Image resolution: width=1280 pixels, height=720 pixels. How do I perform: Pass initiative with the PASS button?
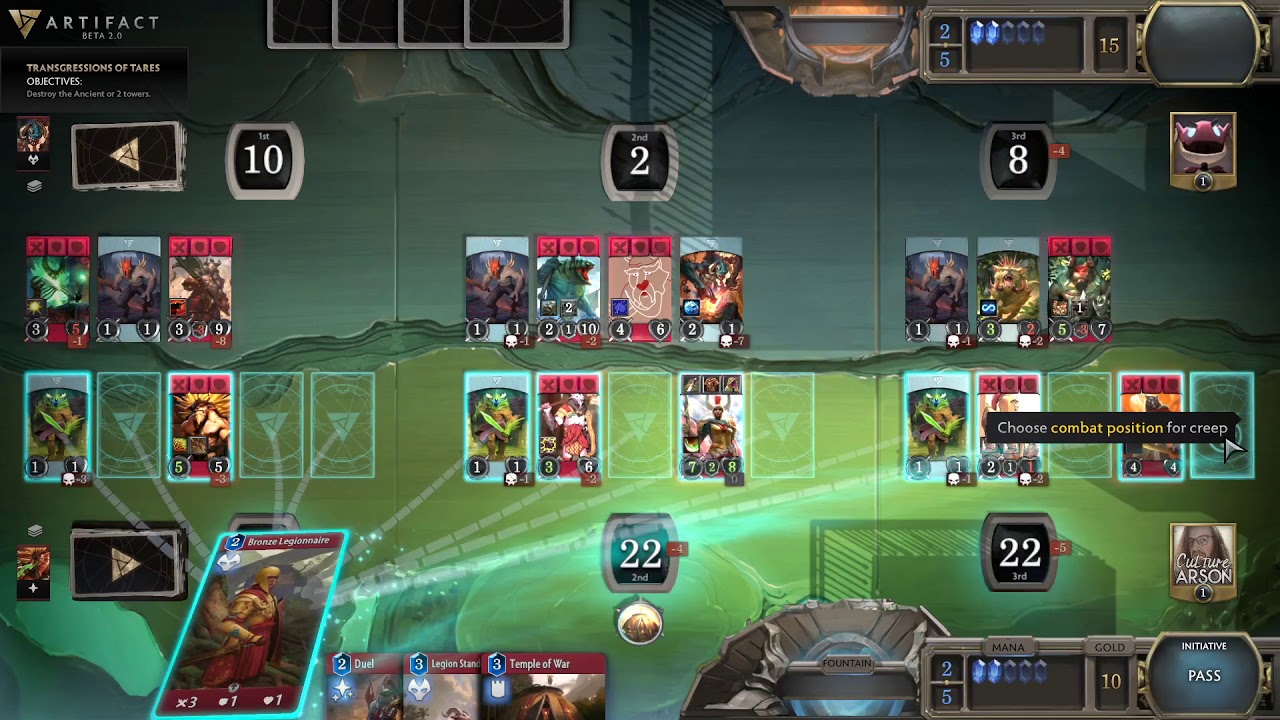tap(1204, 675)
